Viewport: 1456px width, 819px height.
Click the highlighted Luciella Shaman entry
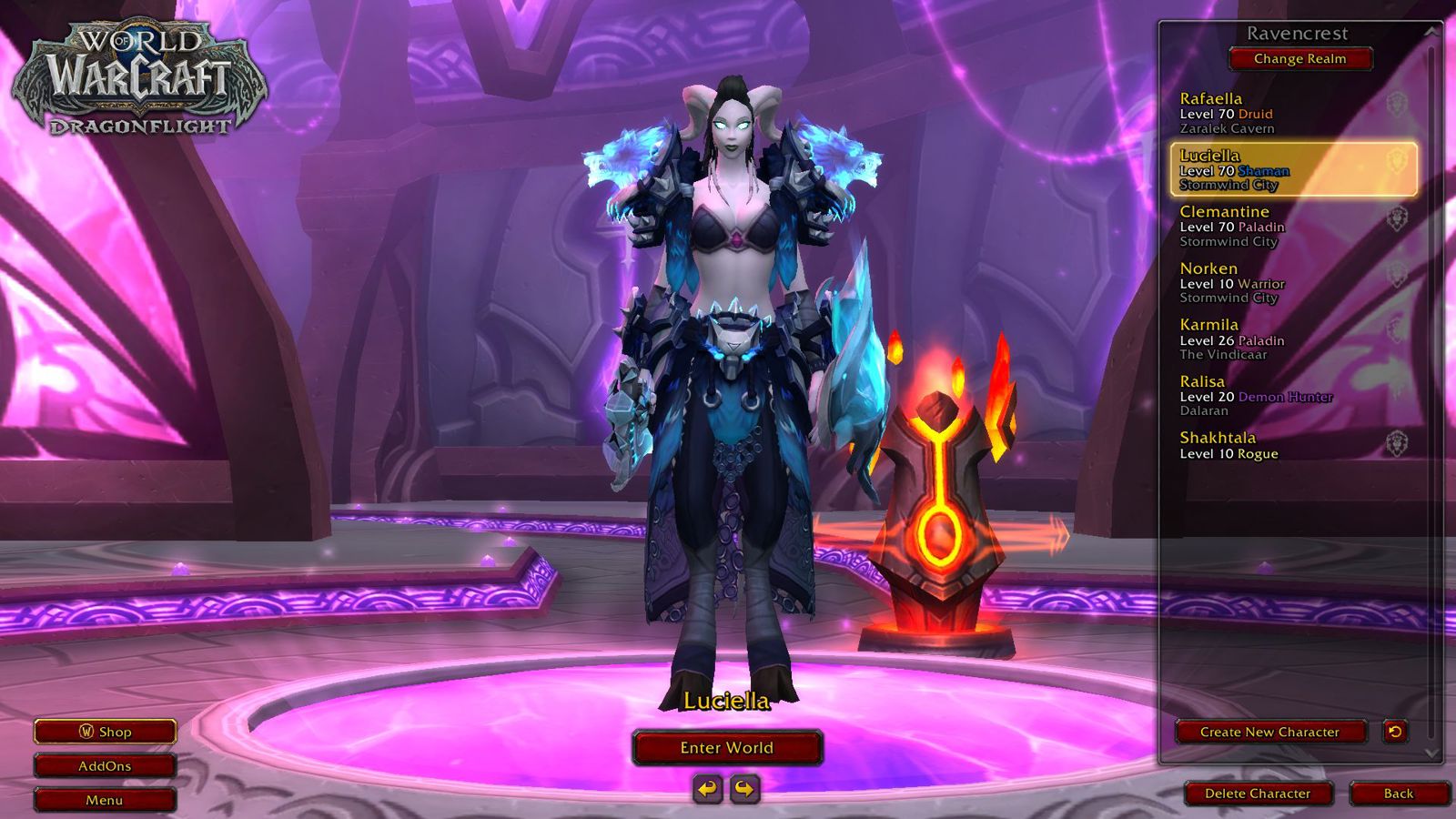point(1292,169)
